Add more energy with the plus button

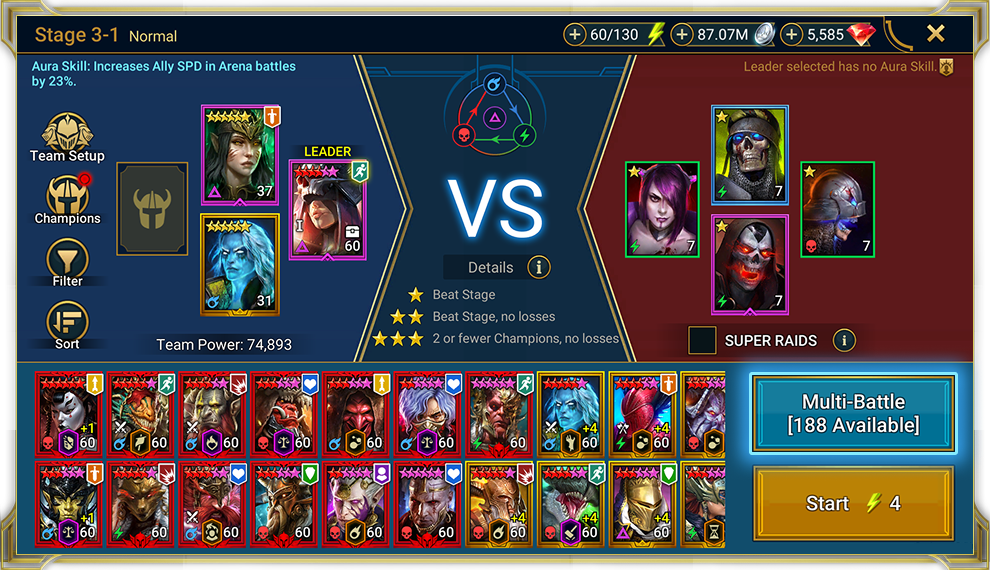point(575,35)
